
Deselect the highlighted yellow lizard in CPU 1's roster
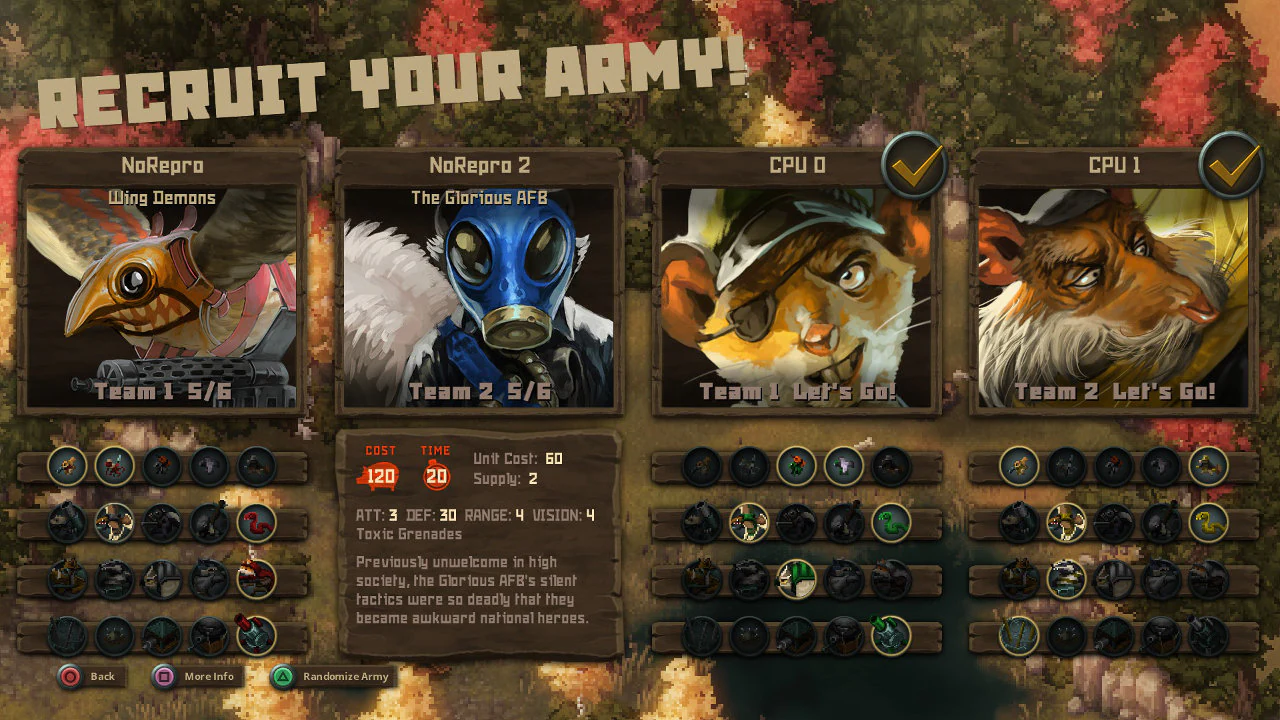1067,521
